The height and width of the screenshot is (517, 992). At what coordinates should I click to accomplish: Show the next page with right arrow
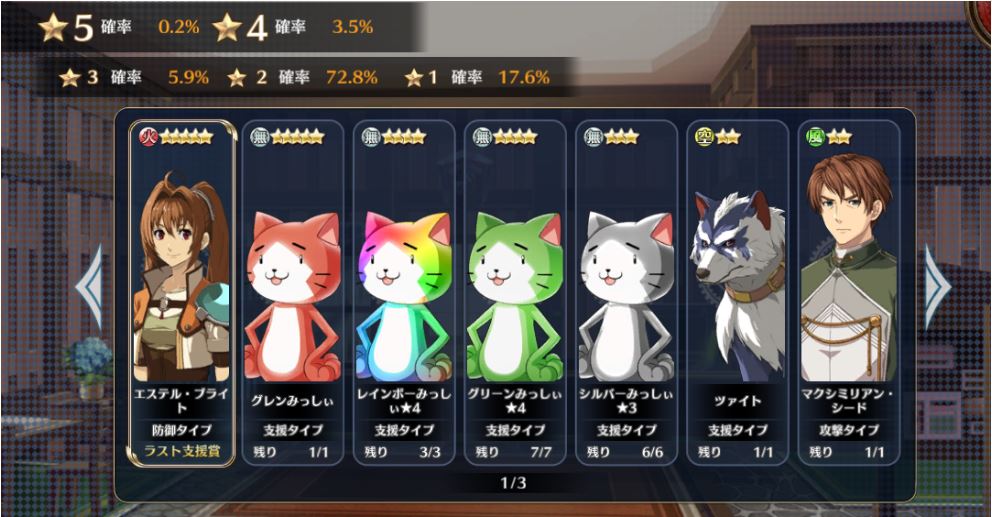pos(936,288)
